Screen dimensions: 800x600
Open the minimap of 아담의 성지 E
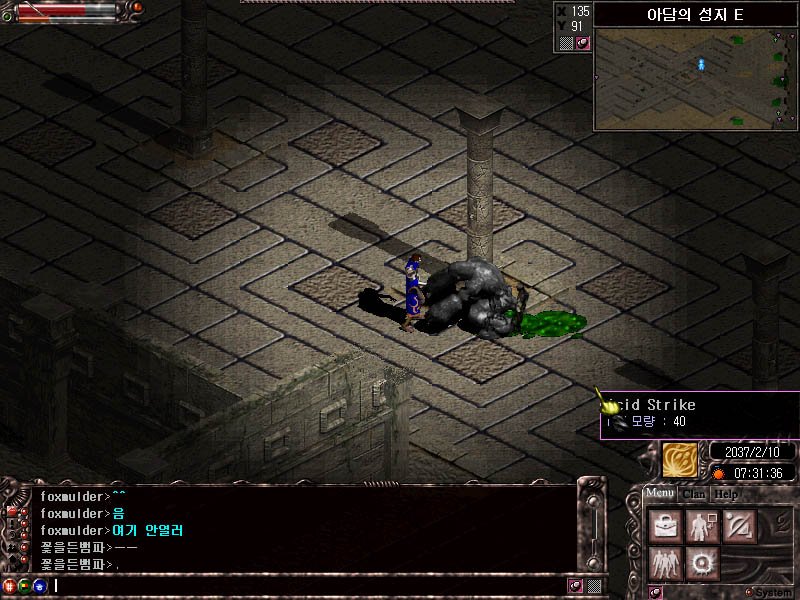pyautogui.click(x=695, y=79)
